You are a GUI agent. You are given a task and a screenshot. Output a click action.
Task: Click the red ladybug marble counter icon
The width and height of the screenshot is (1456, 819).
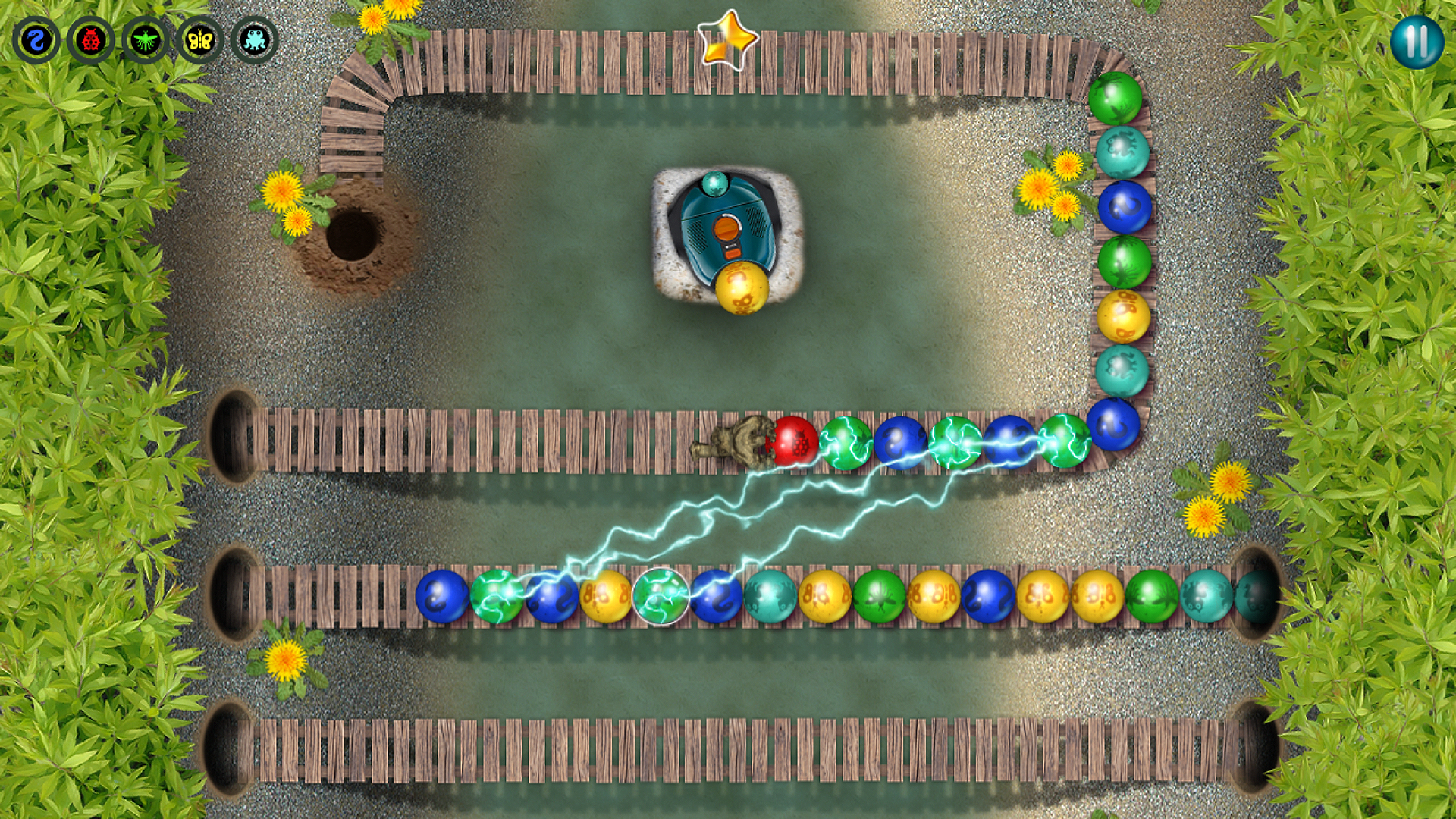coord(89,39)
